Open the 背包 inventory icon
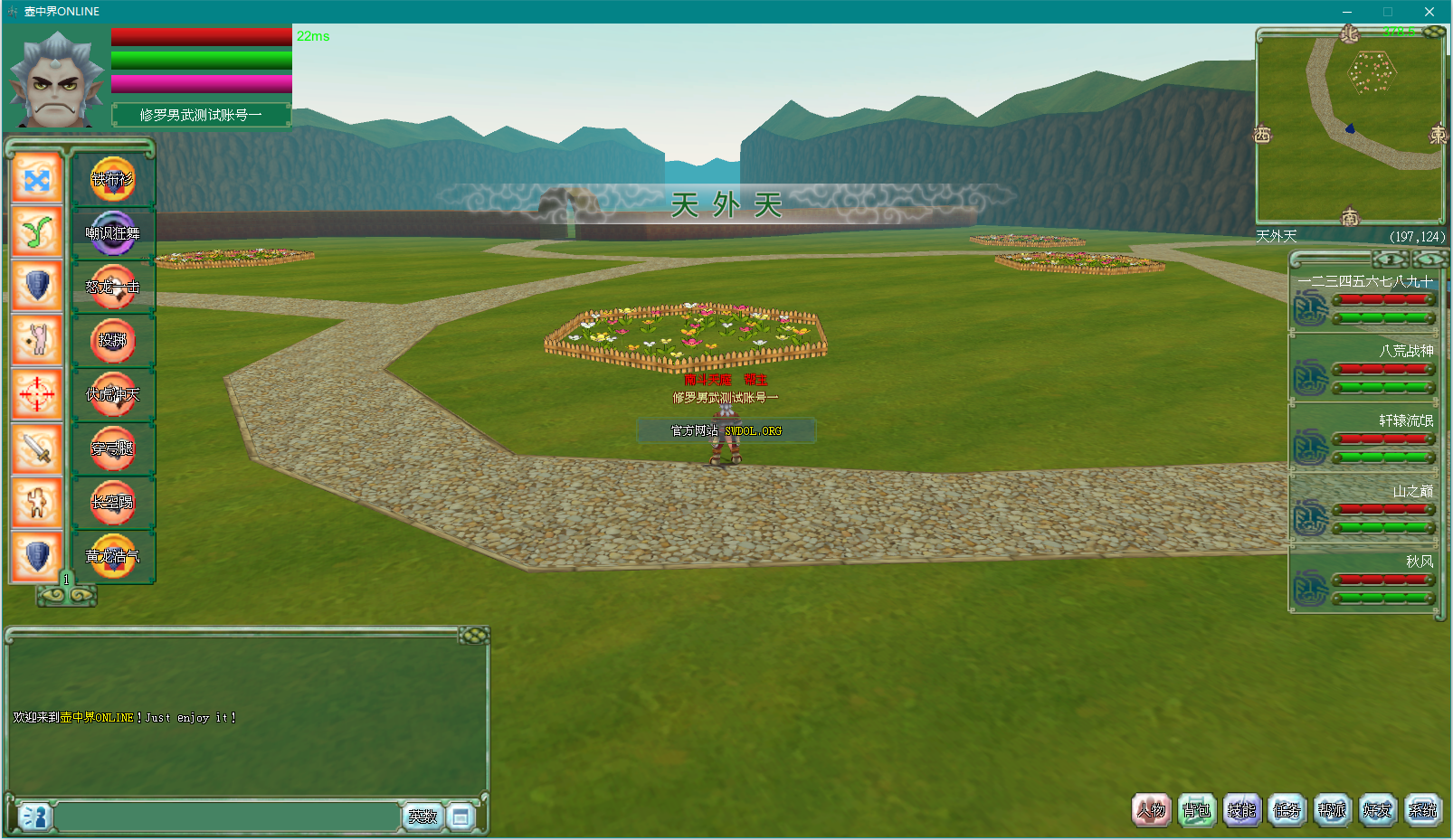This screenshot has height=840, width=1453. (1196, 810)
